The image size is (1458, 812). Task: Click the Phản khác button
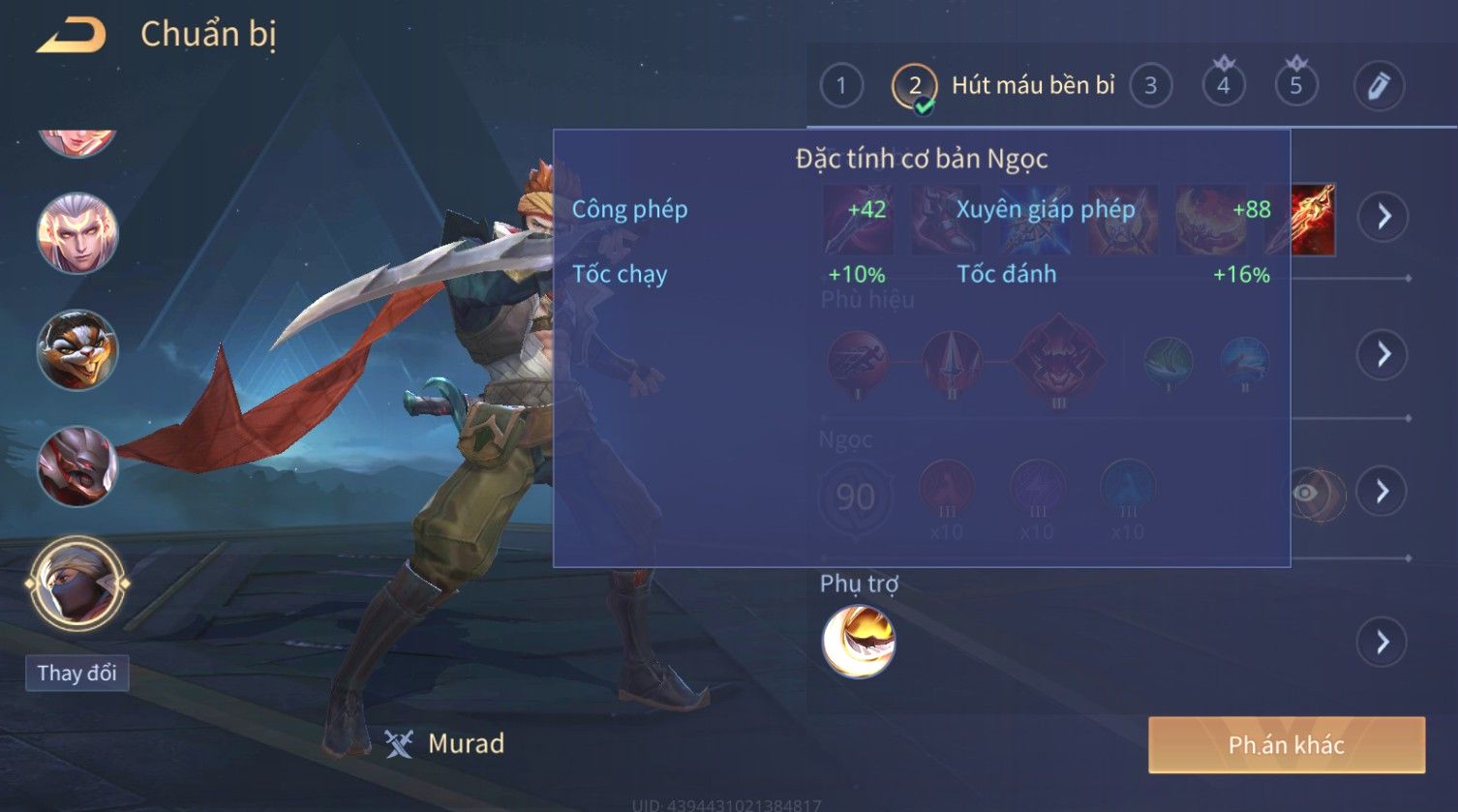point(1286,744)
